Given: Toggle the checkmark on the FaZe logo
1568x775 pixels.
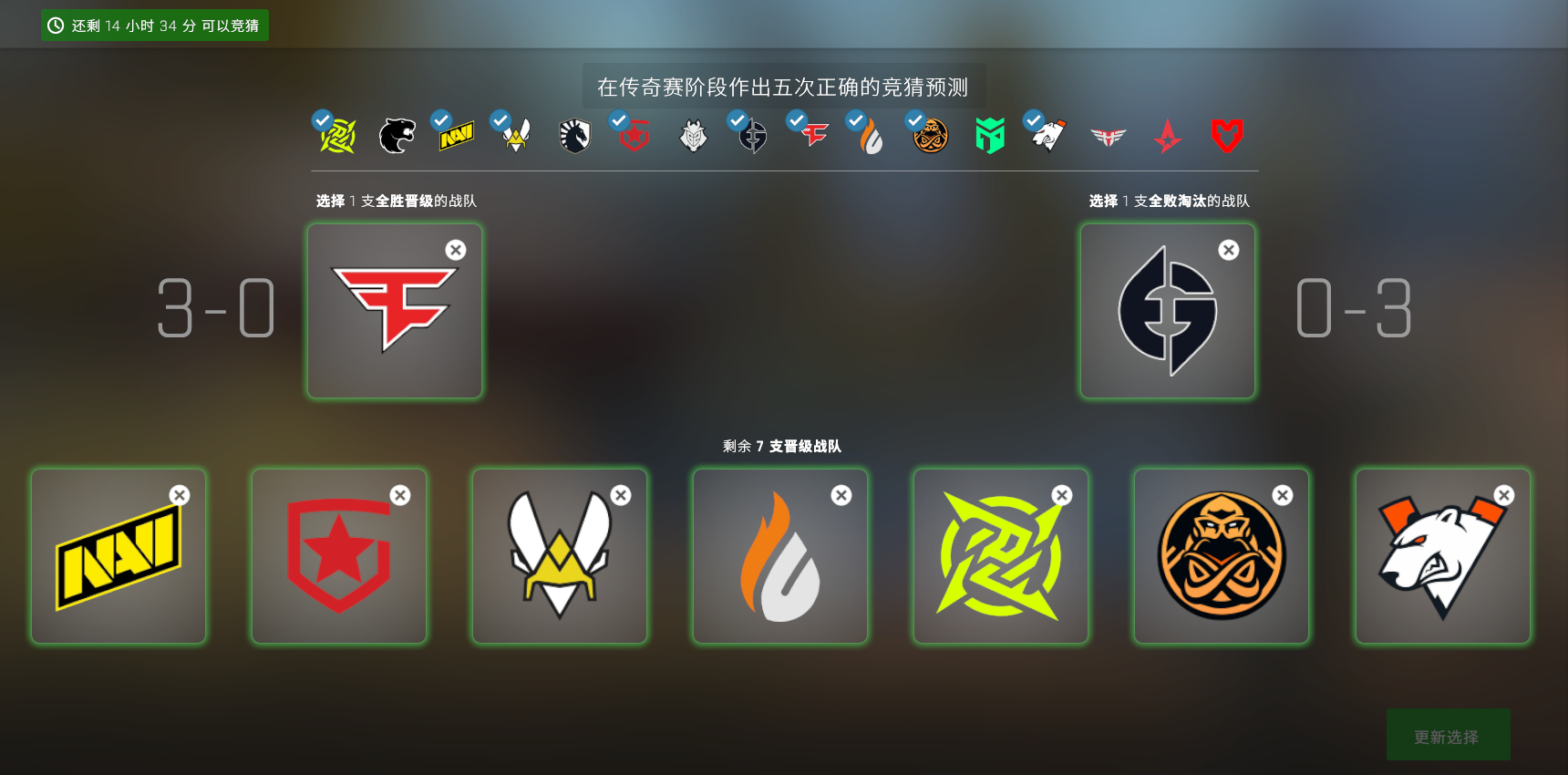Looking at the screenshot, I should click(795, 119).
